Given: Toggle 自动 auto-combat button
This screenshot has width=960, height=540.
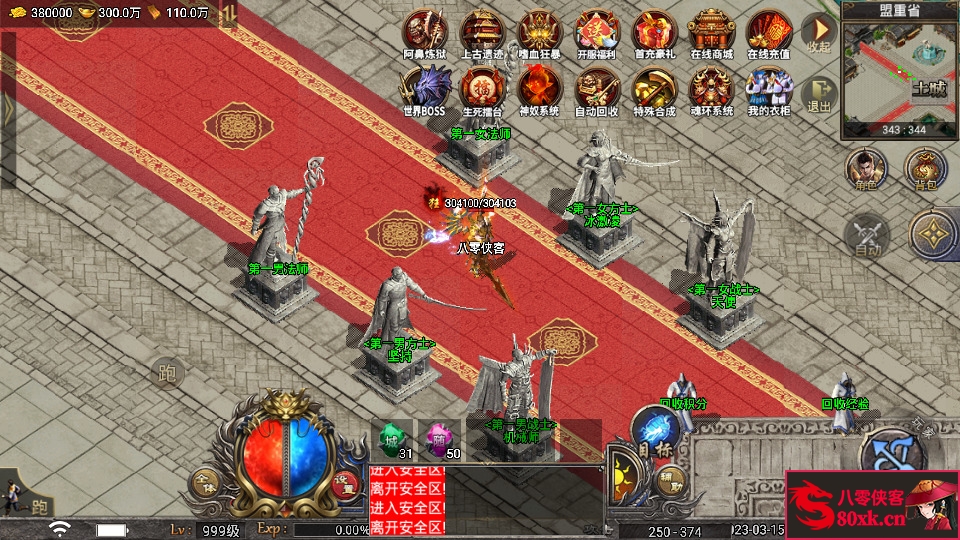Looking at the screenshot, I should point(866,238).
